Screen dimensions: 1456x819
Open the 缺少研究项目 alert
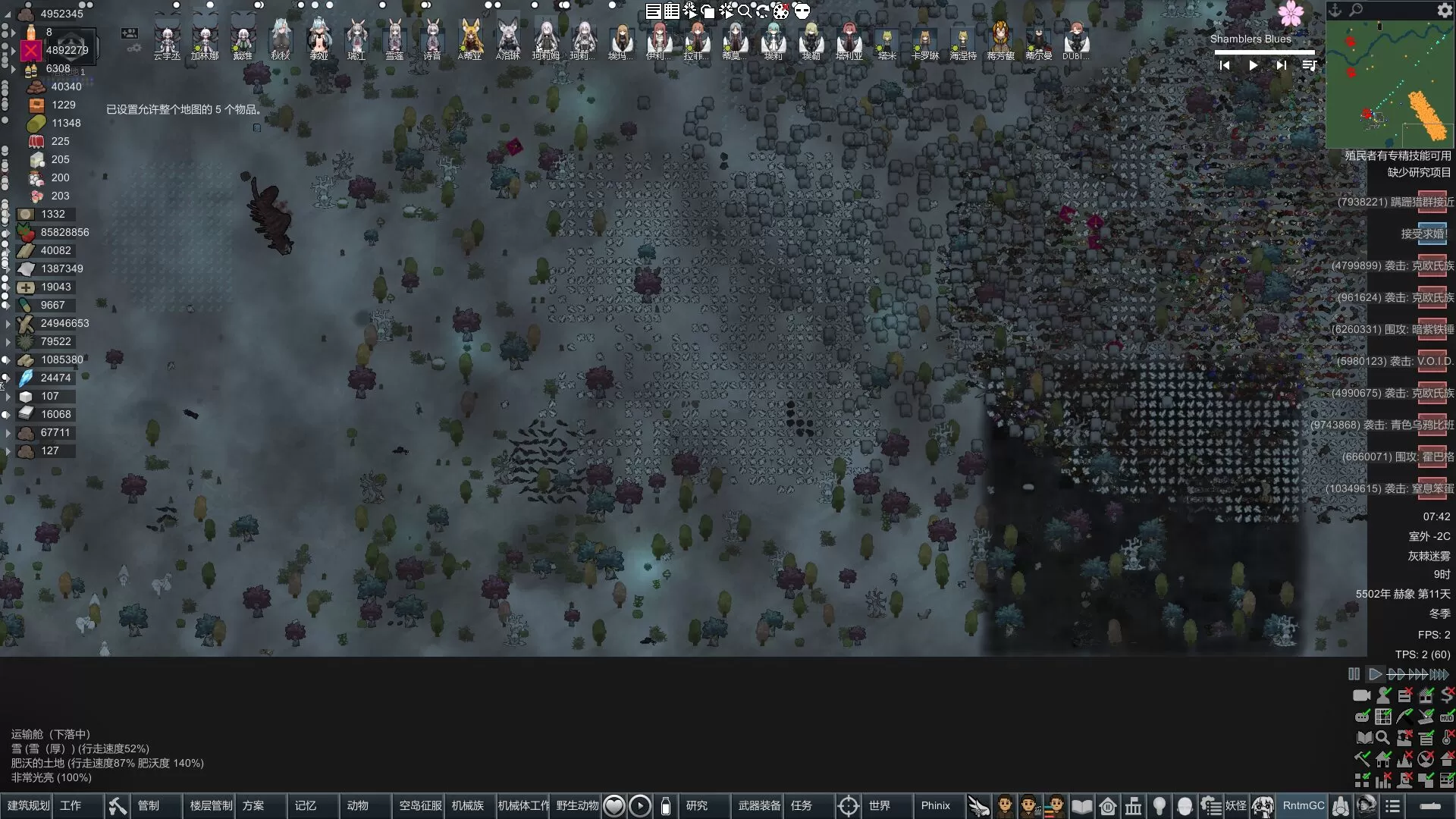1418,173
